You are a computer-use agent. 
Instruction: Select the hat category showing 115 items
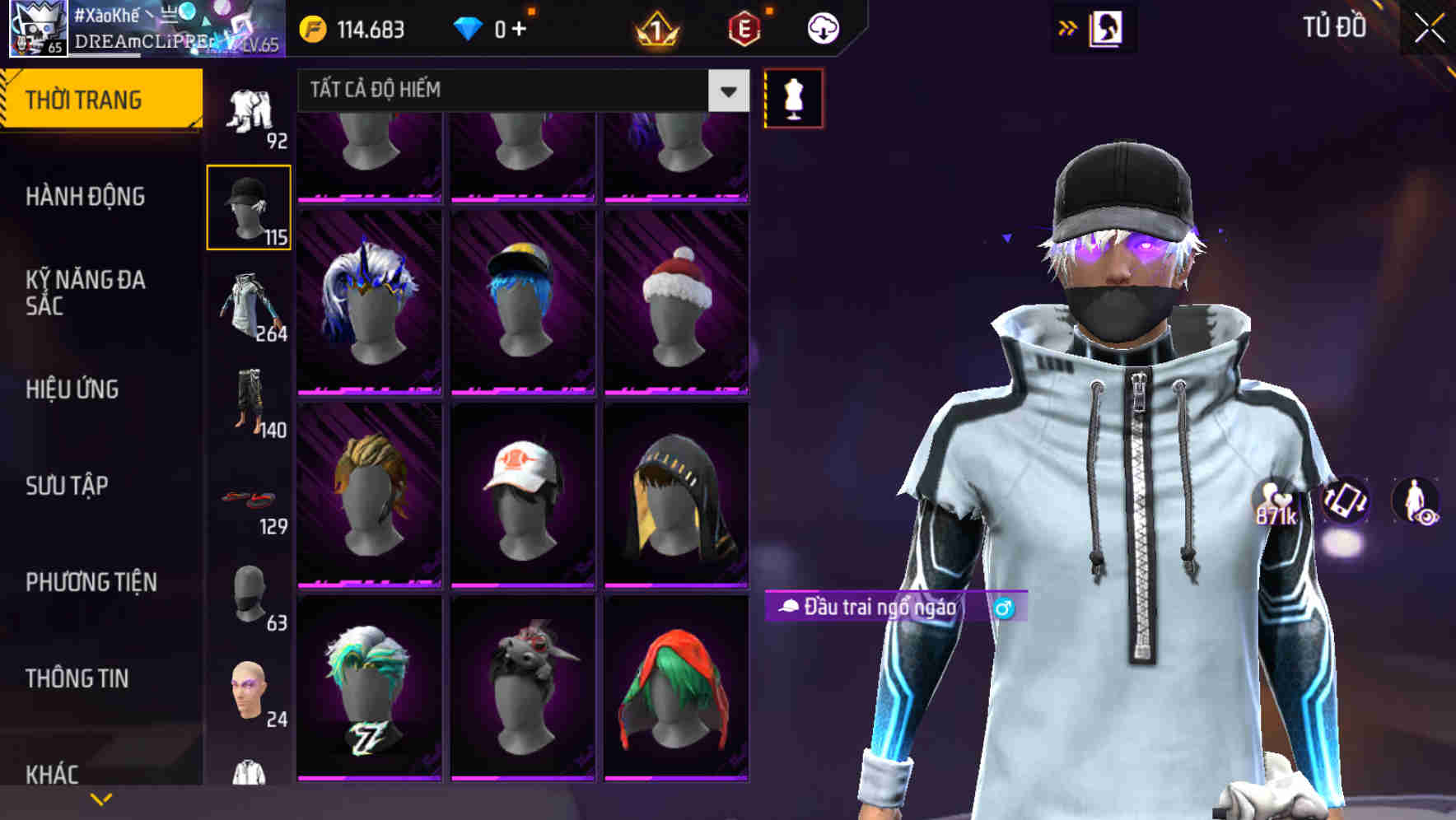pyautogui.click(x=249, y=206)
